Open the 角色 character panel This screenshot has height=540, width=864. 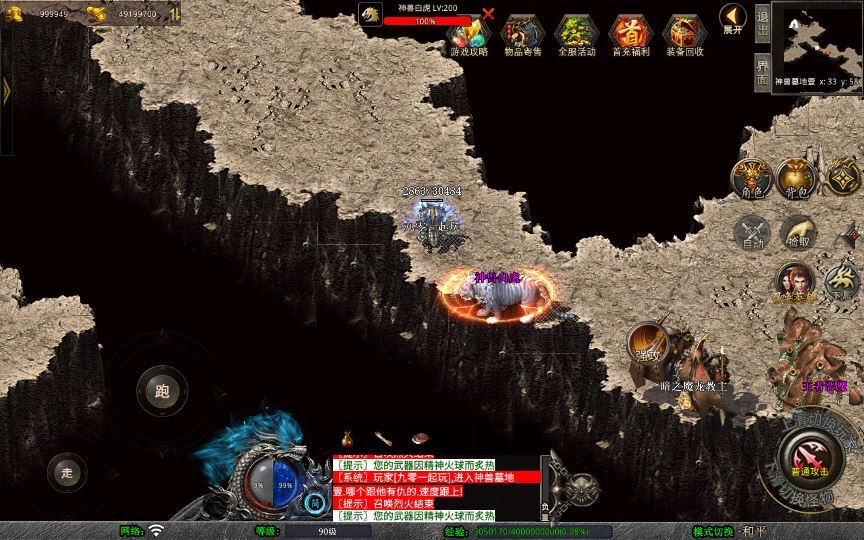pos(753,178)
